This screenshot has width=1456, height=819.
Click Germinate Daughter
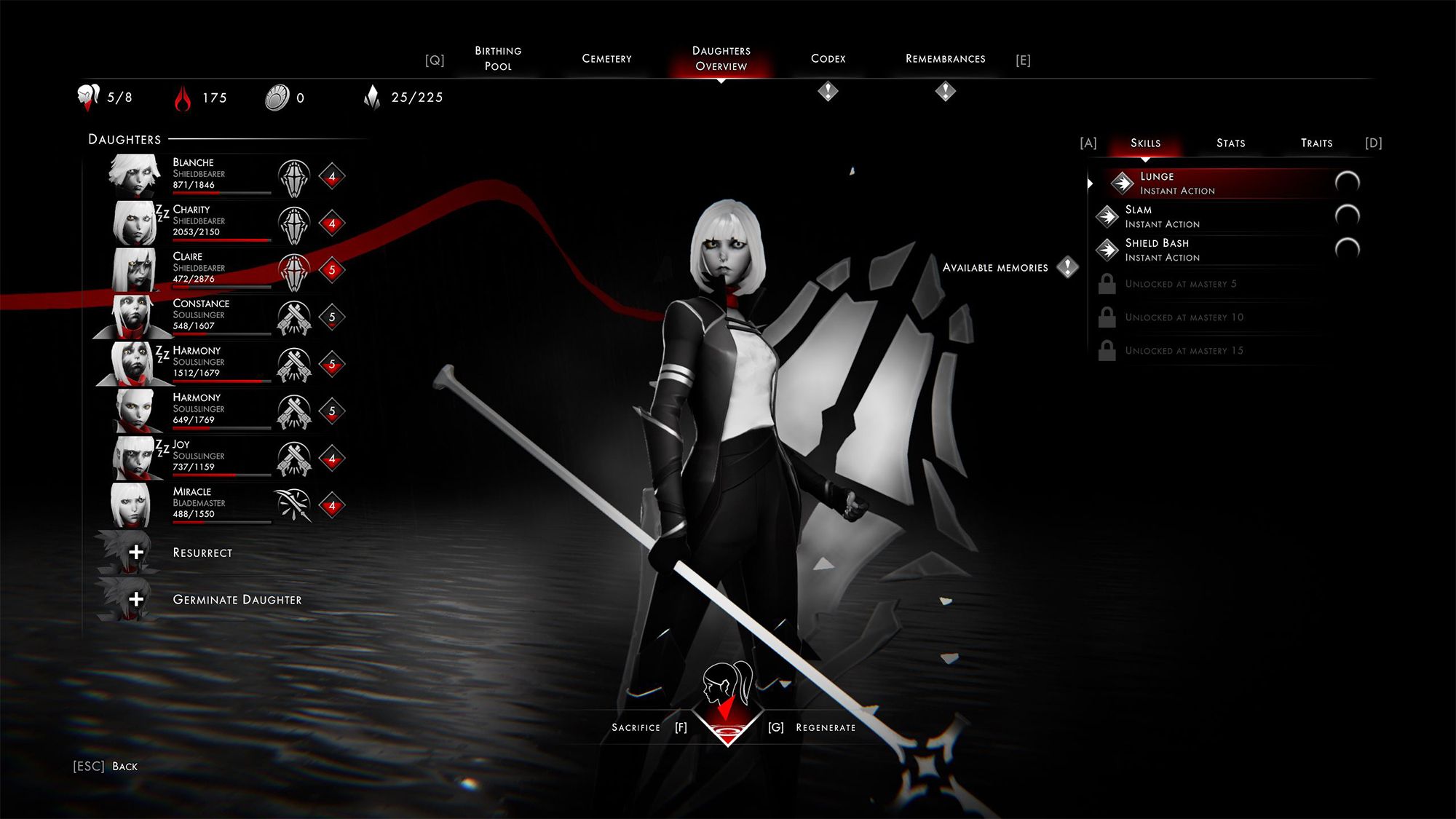point(237,600)
